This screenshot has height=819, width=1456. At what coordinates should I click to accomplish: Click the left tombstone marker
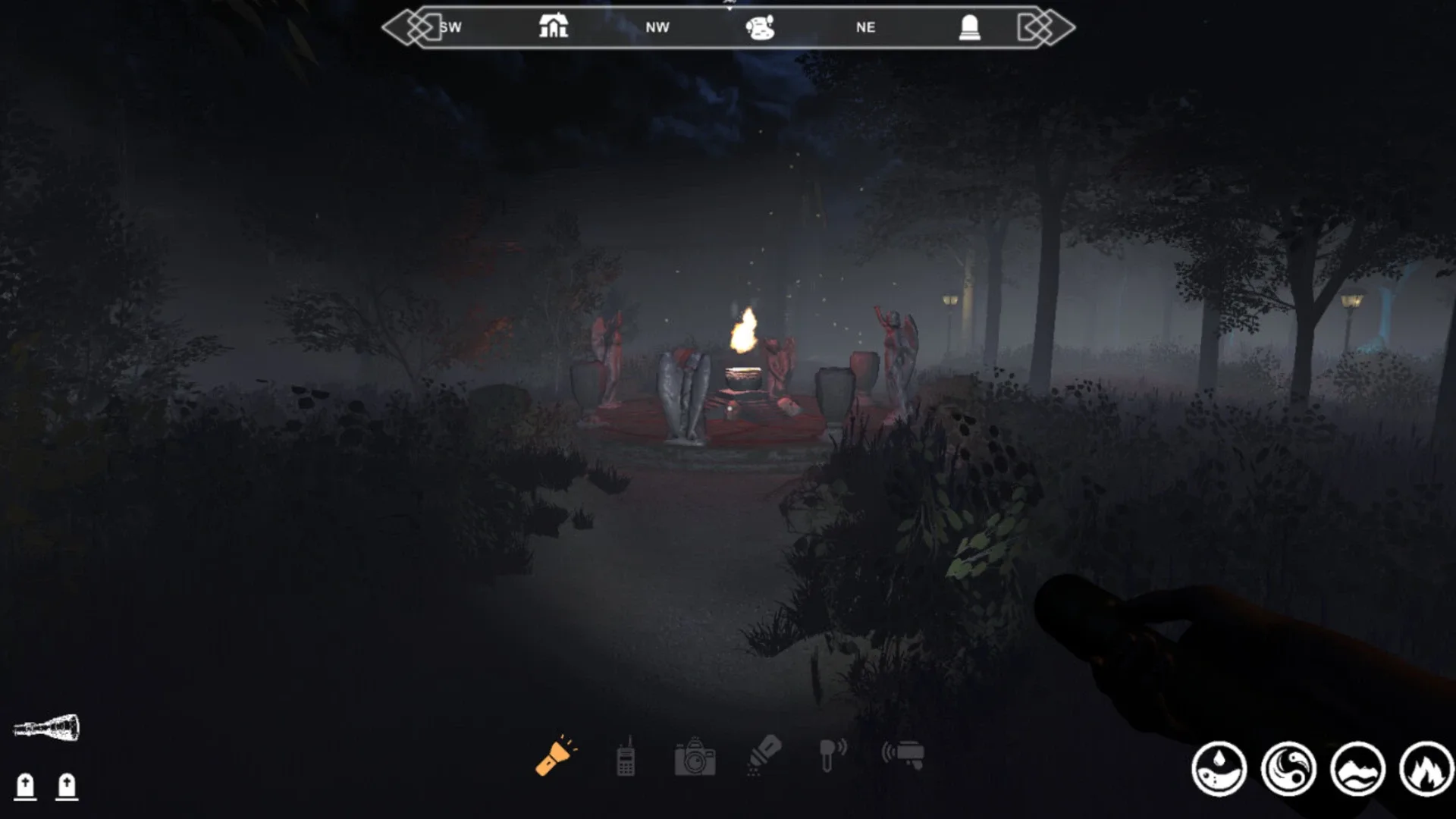tap(26, 786)
